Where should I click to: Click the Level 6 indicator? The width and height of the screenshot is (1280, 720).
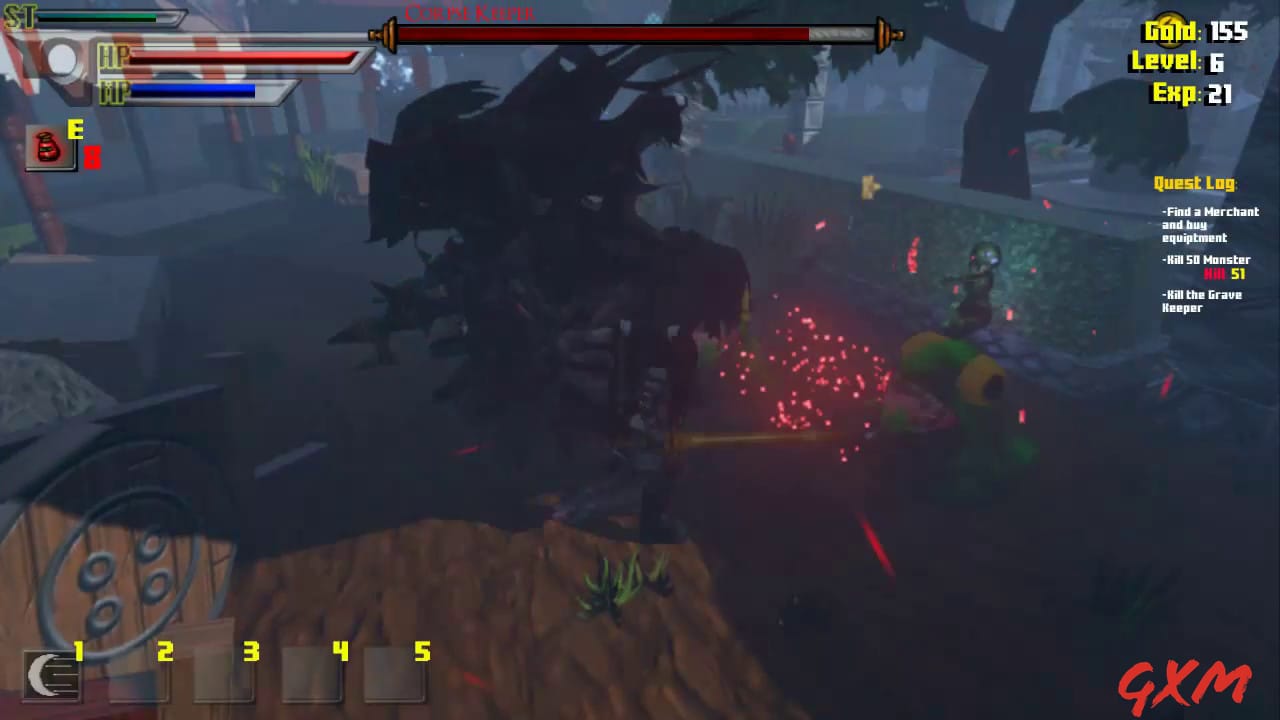pos(1183,62)
